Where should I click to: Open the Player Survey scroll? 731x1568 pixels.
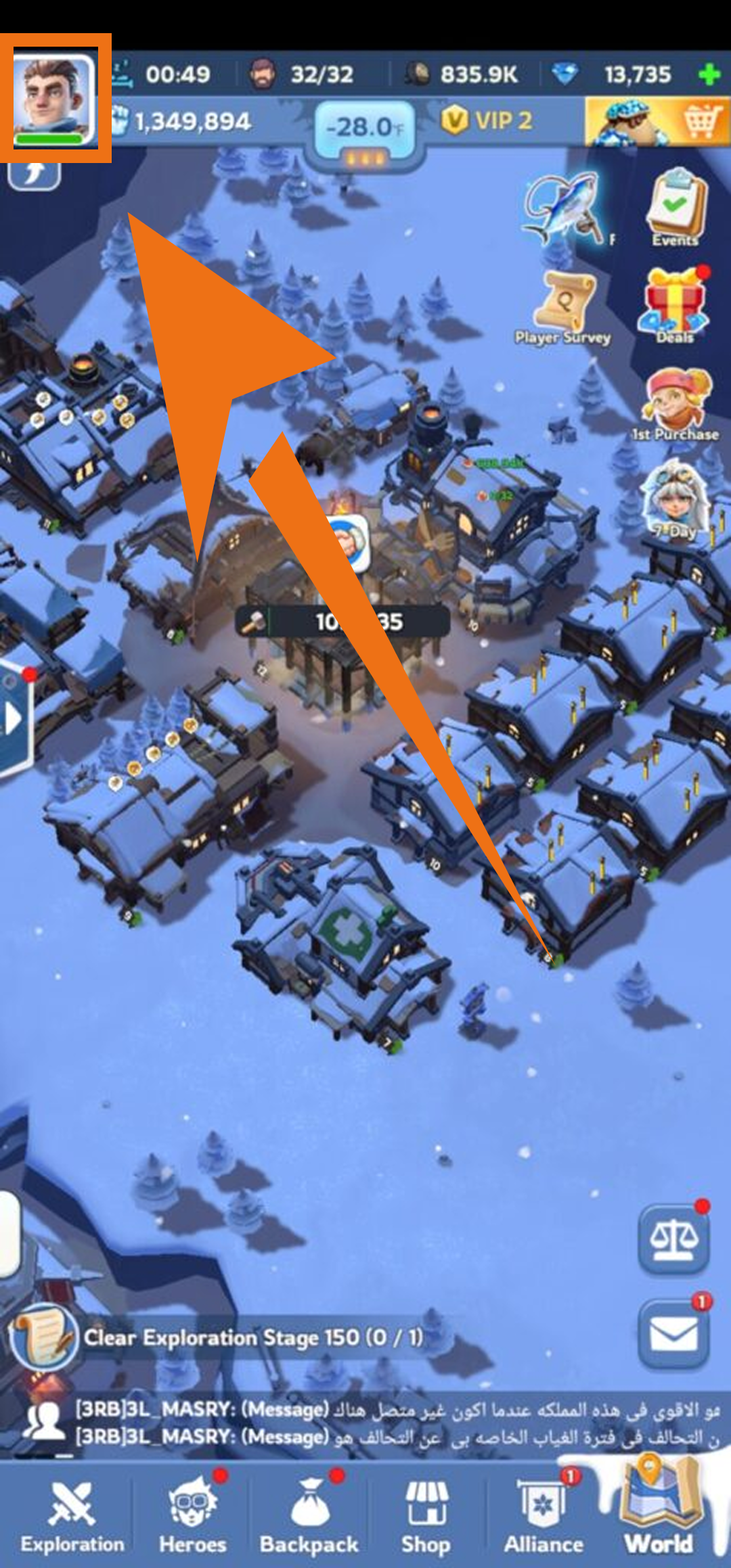coord(563,308)
